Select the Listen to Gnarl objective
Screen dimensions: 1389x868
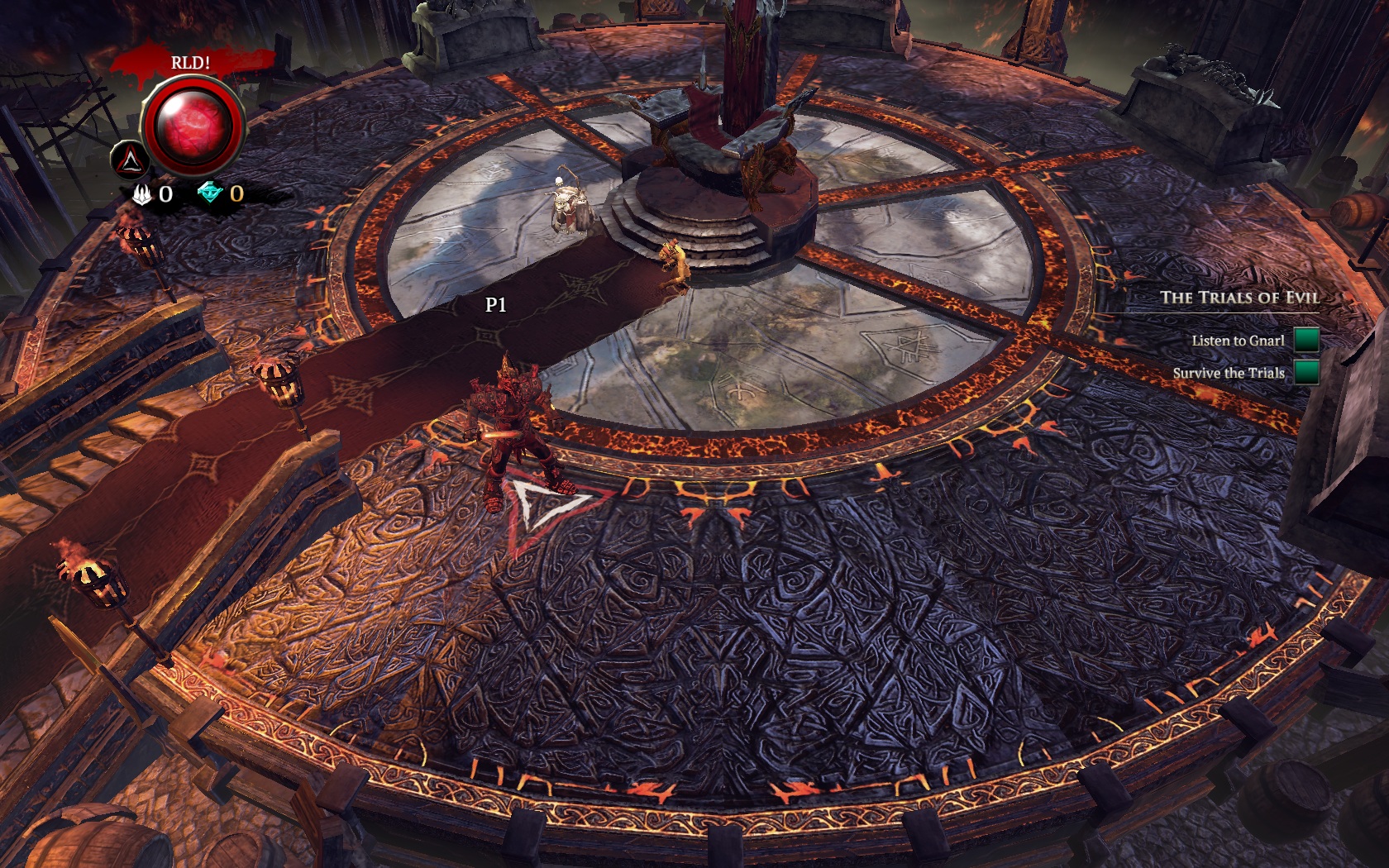click(1238, 341)
